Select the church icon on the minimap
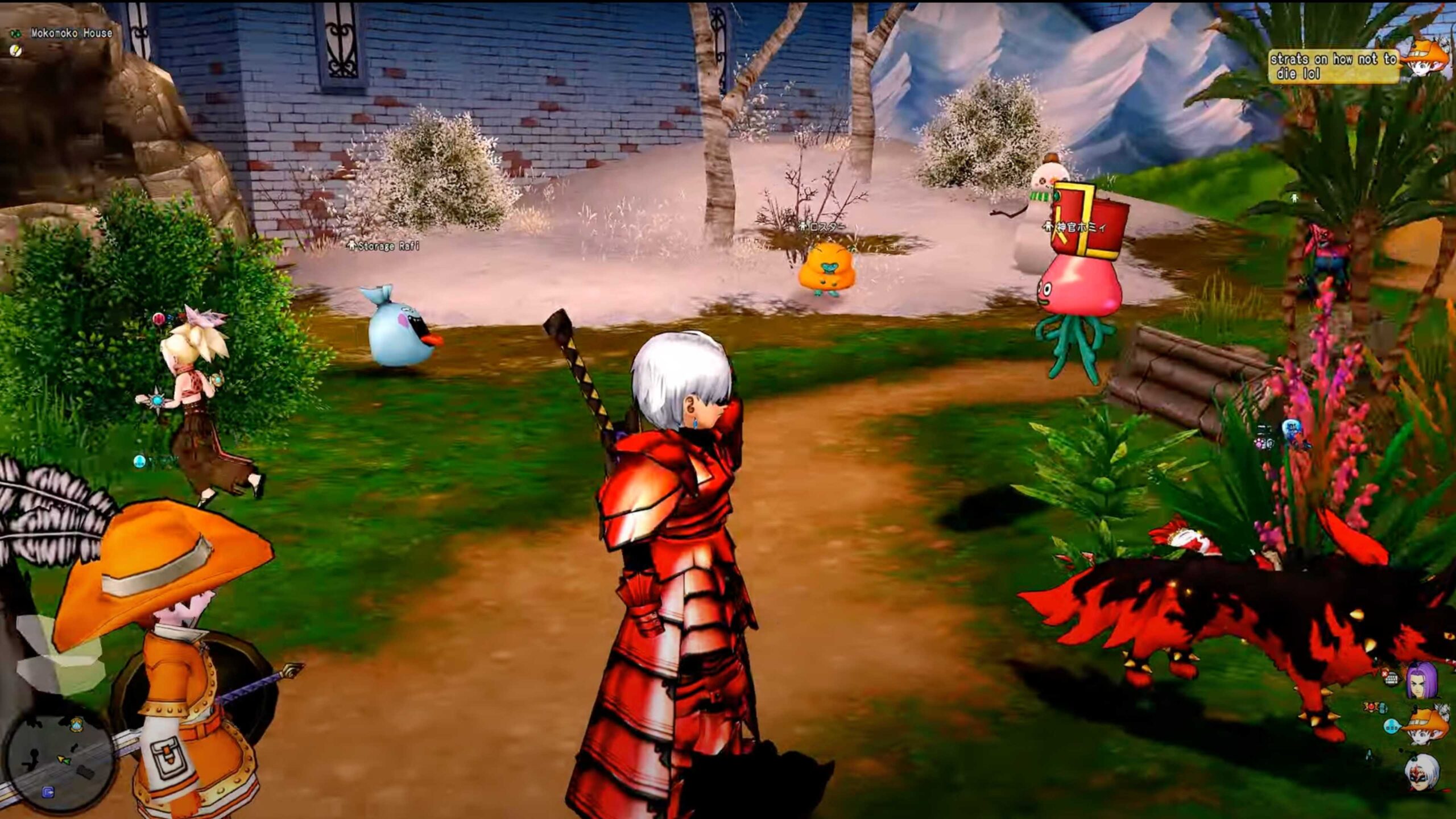This screenshot has height=819, width=1456. [x=77, y=724]
